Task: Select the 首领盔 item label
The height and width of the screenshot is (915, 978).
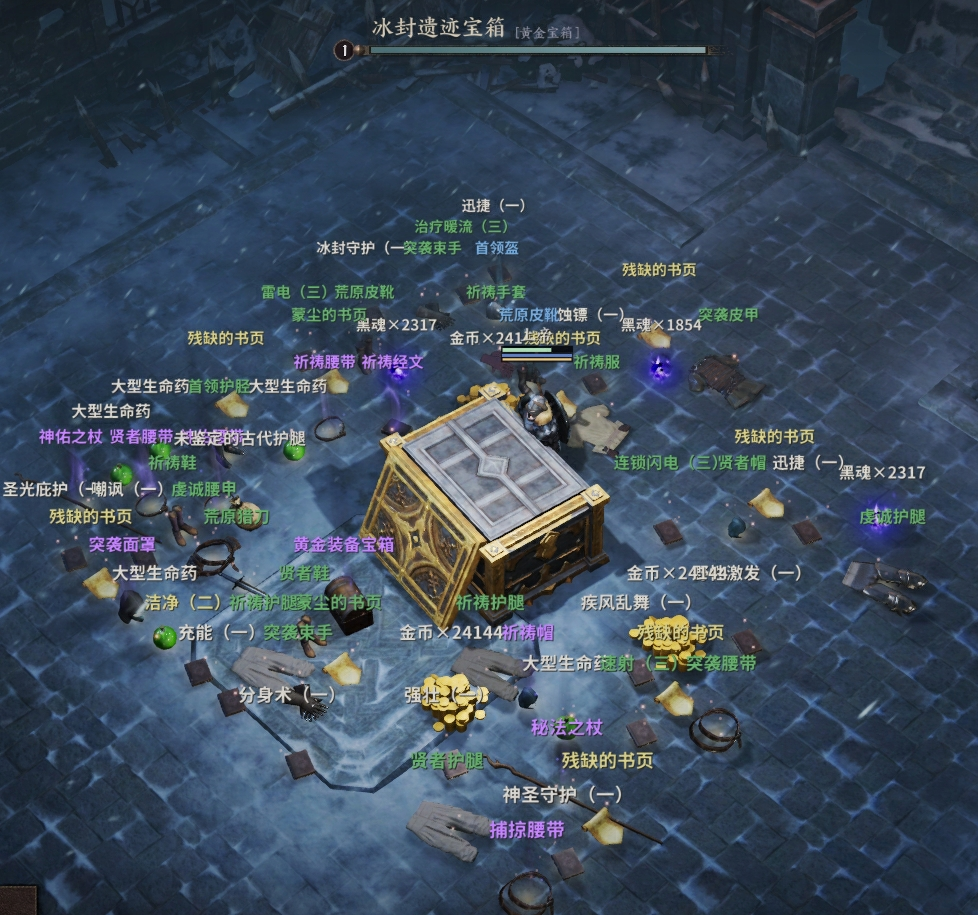Action: 496,248
